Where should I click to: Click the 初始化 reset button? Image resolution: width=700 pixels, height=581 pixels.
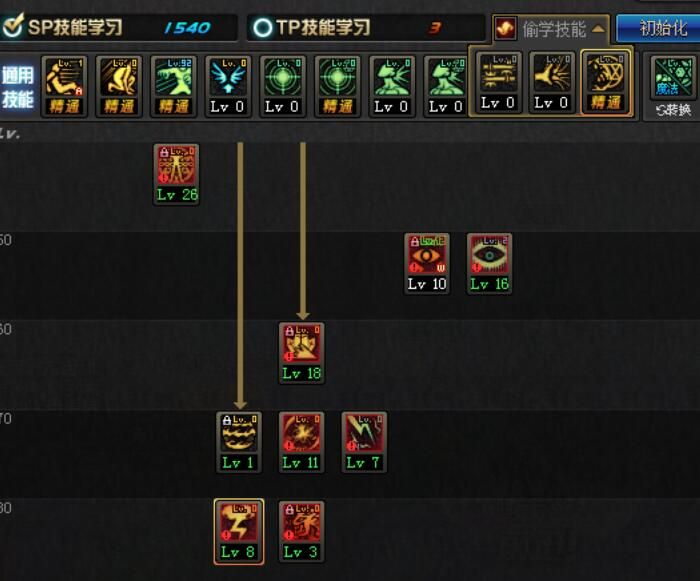pyautogui.click(x=662, y=28)
